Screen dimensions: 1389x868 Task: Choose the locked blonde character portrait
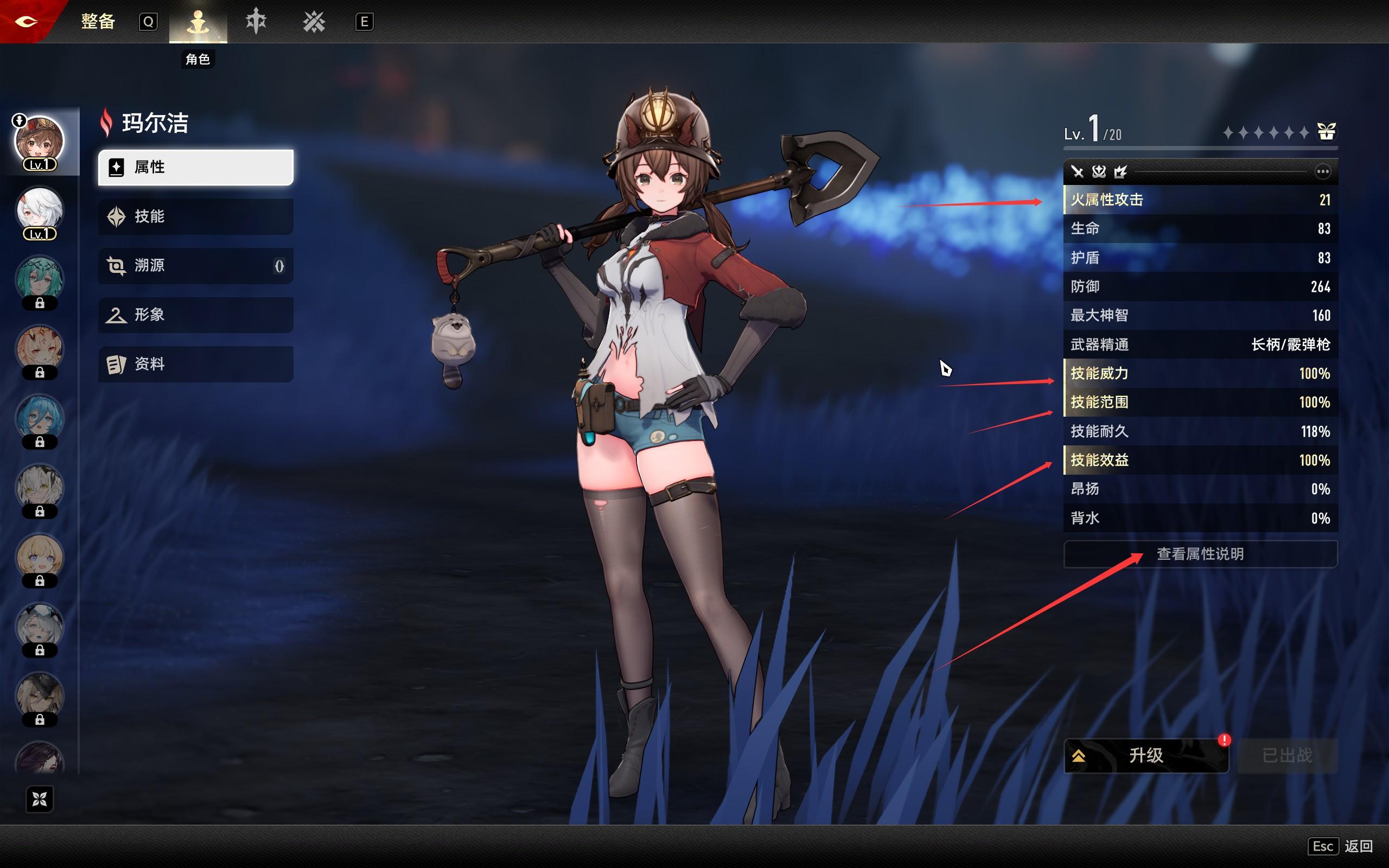(x=39, y=558)
